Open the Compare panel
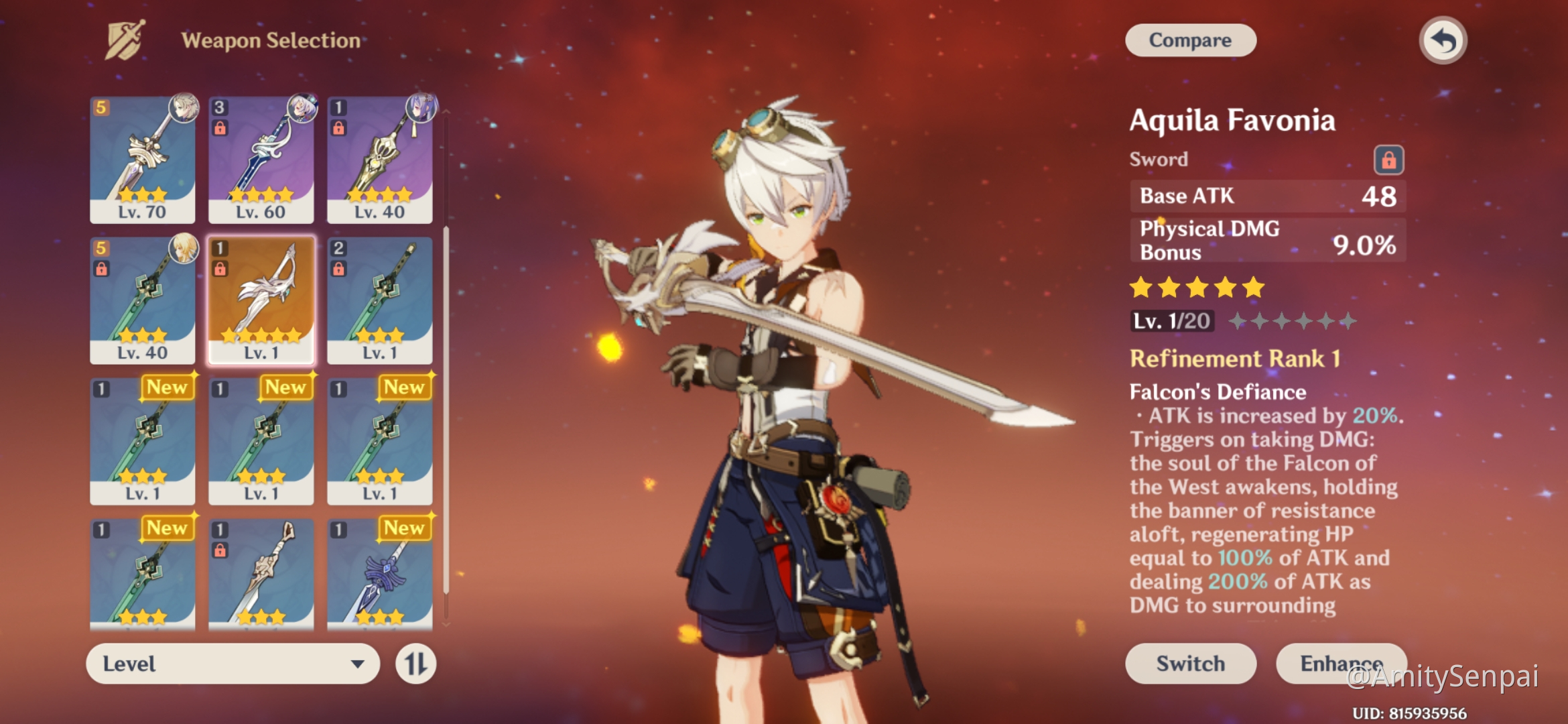The height and width of the screenshot is (724, 1568). coord(1190,40)
